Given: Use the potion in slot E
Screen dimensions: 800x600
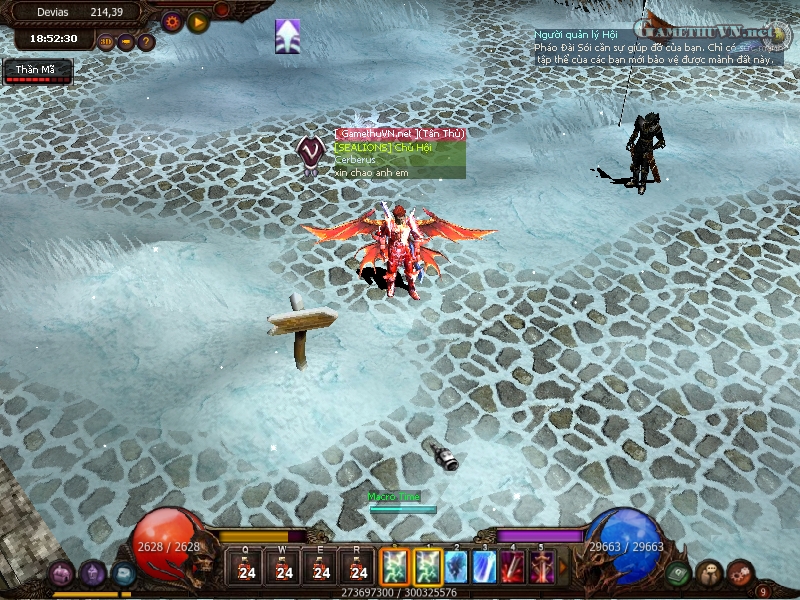Looking at the screenshot, I should tap(321, 569).
